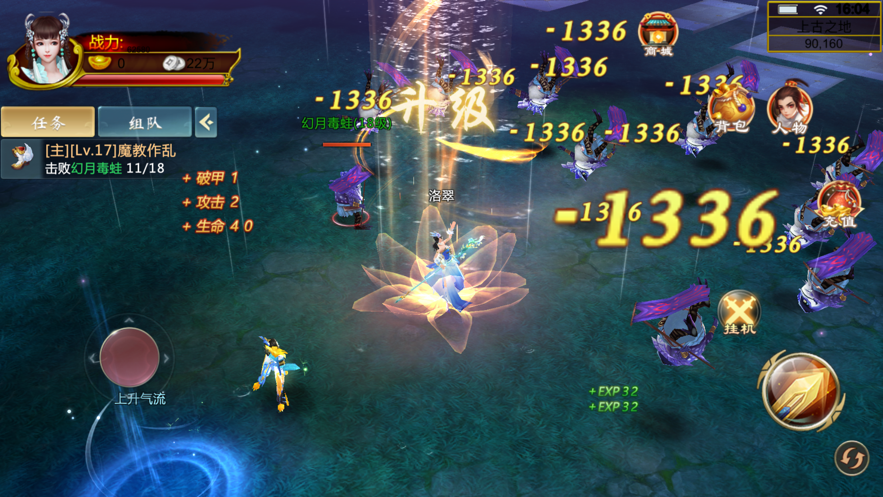The width and height of the screenshot is (883, 497).
Task: Activate the main sword attack skill
Action: point(800,390)
